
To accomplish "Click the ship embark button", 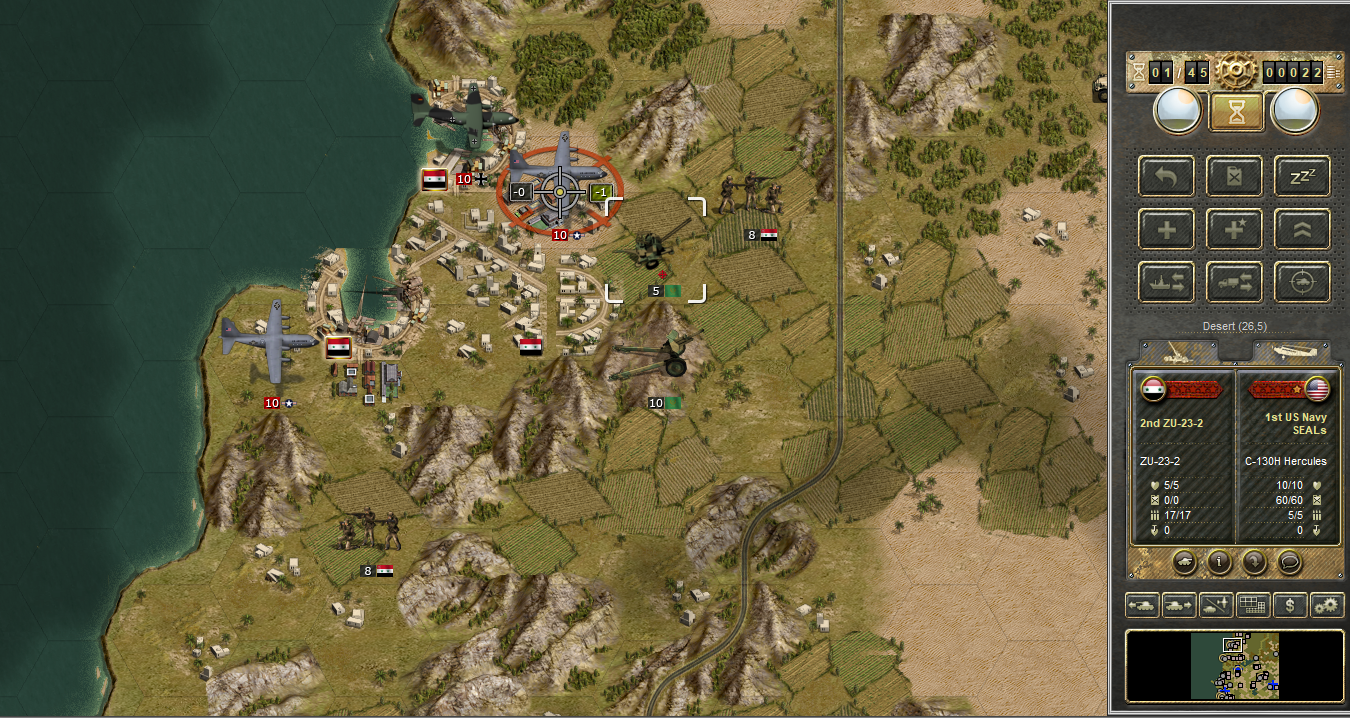I will [1166, 282].
